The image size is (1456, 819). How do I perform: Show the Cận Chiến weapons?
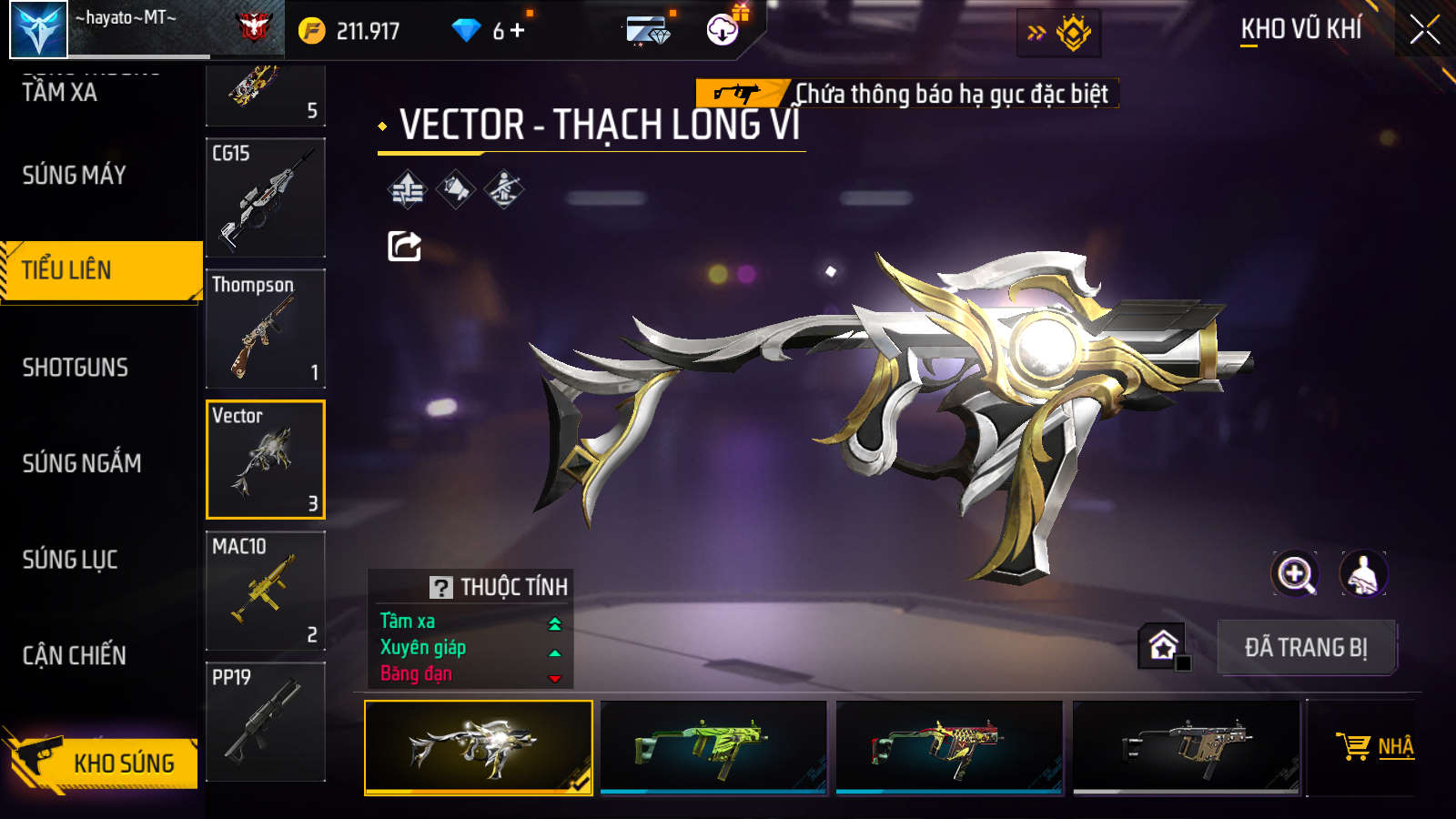click(x=75, y=655)
